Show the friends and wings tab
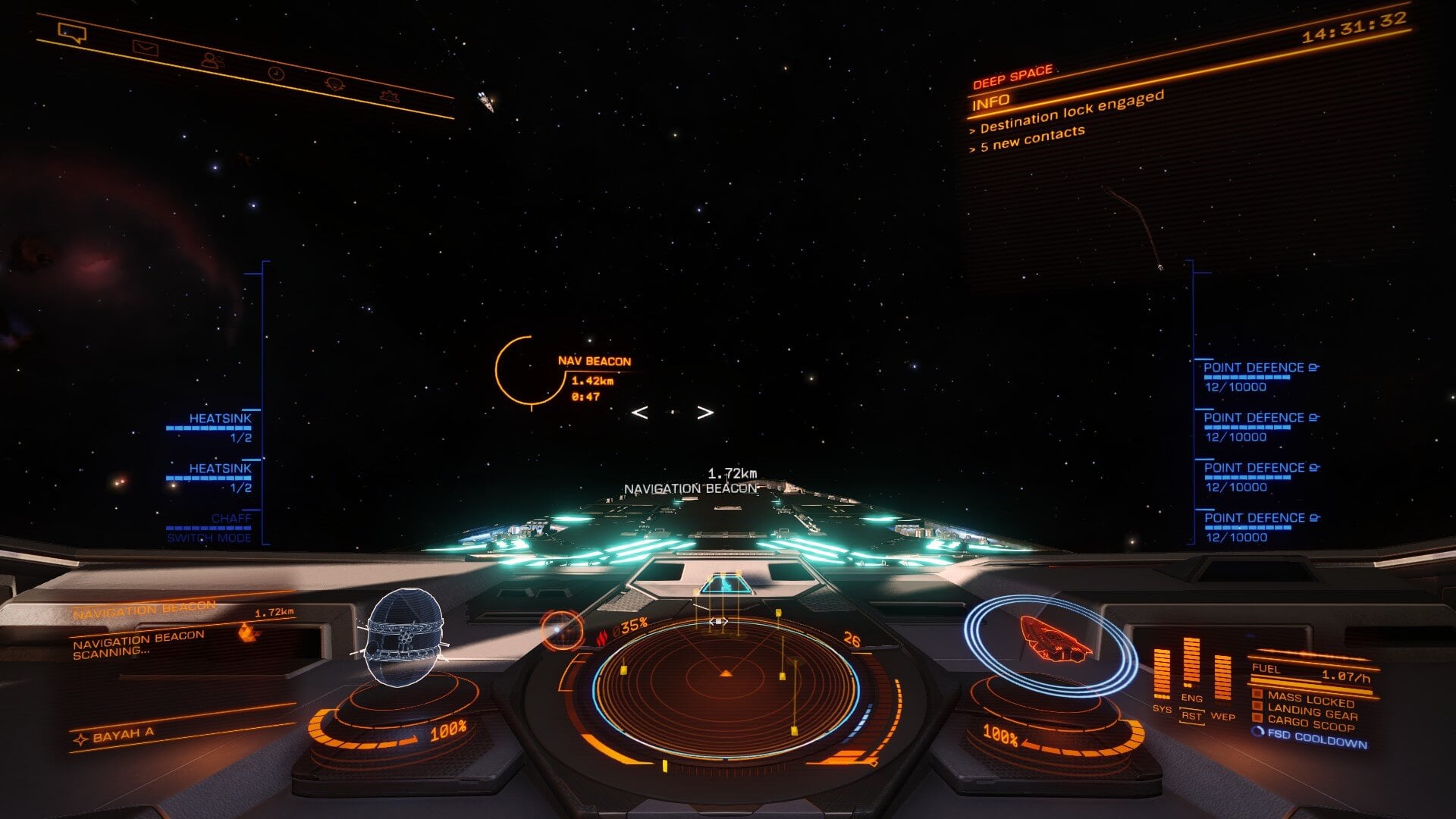The width and height of the screenshot is (1456, 819). [x=213, y=60]
